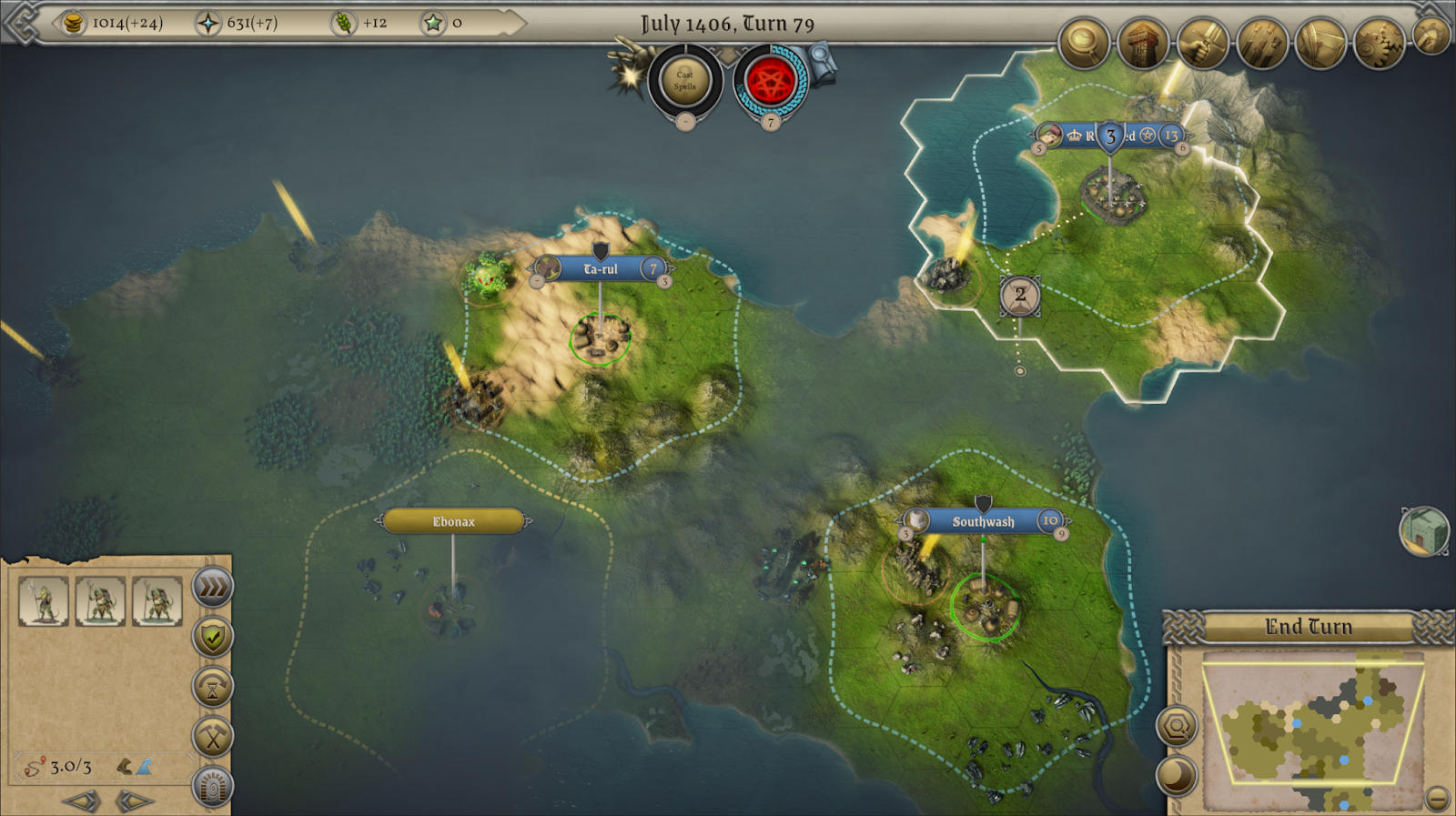Toggle the hexagon grid overlay on minimap

pos(1177,727)
